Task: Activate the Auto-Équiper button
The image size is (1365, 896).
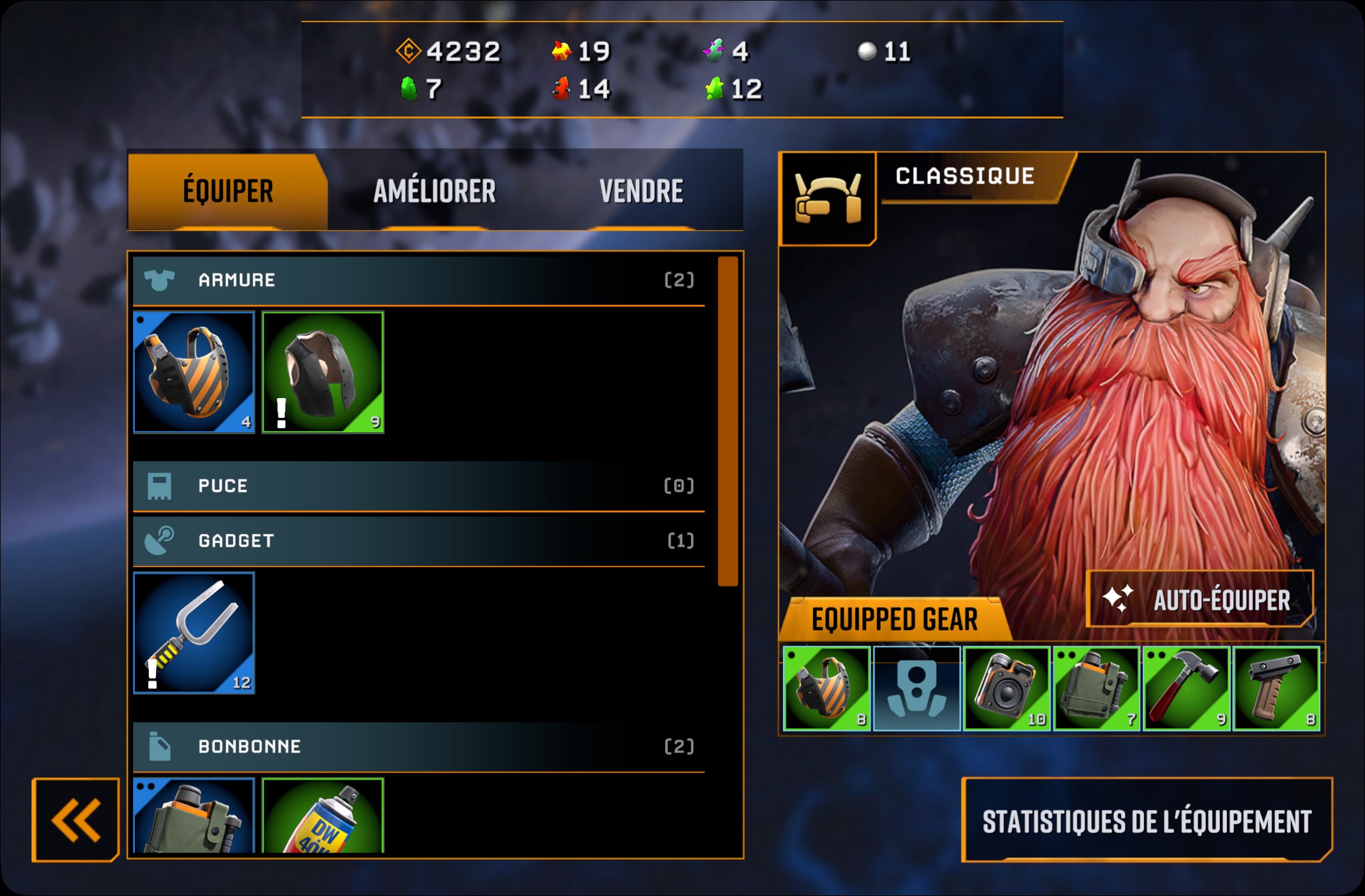Action: [x=1200, y=600]
